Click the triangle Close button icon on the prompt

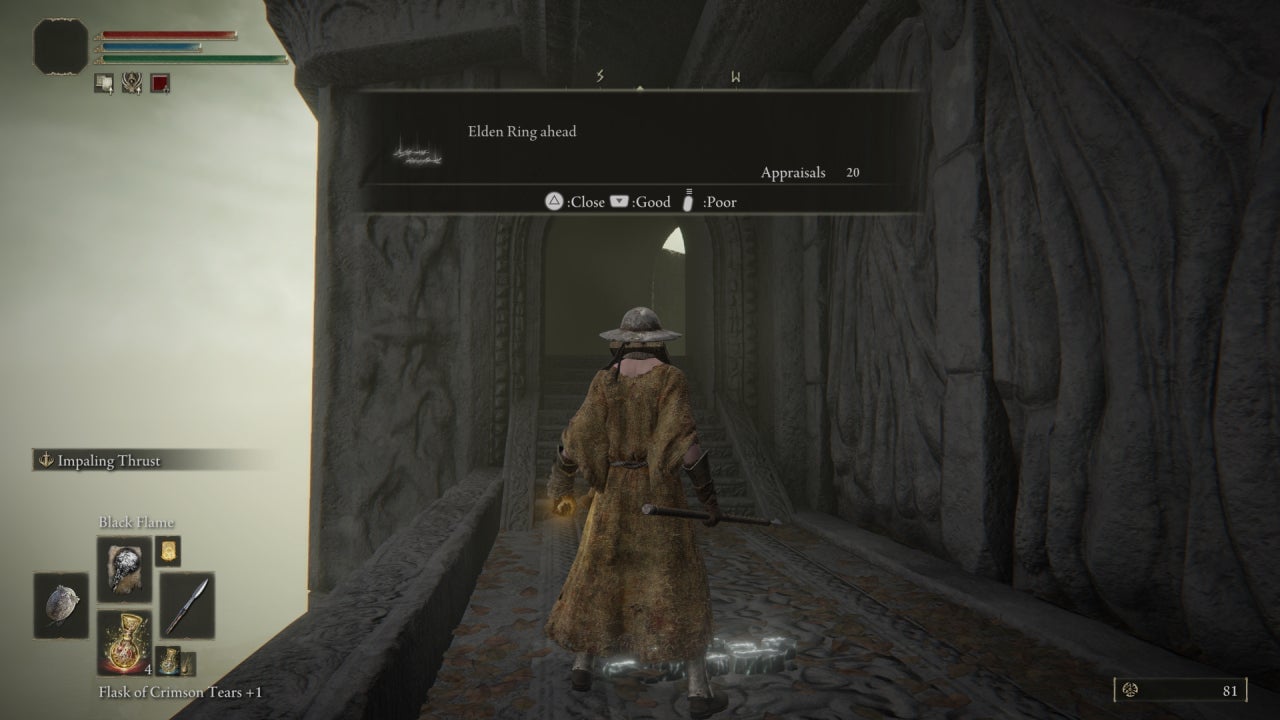pos(553,202)
